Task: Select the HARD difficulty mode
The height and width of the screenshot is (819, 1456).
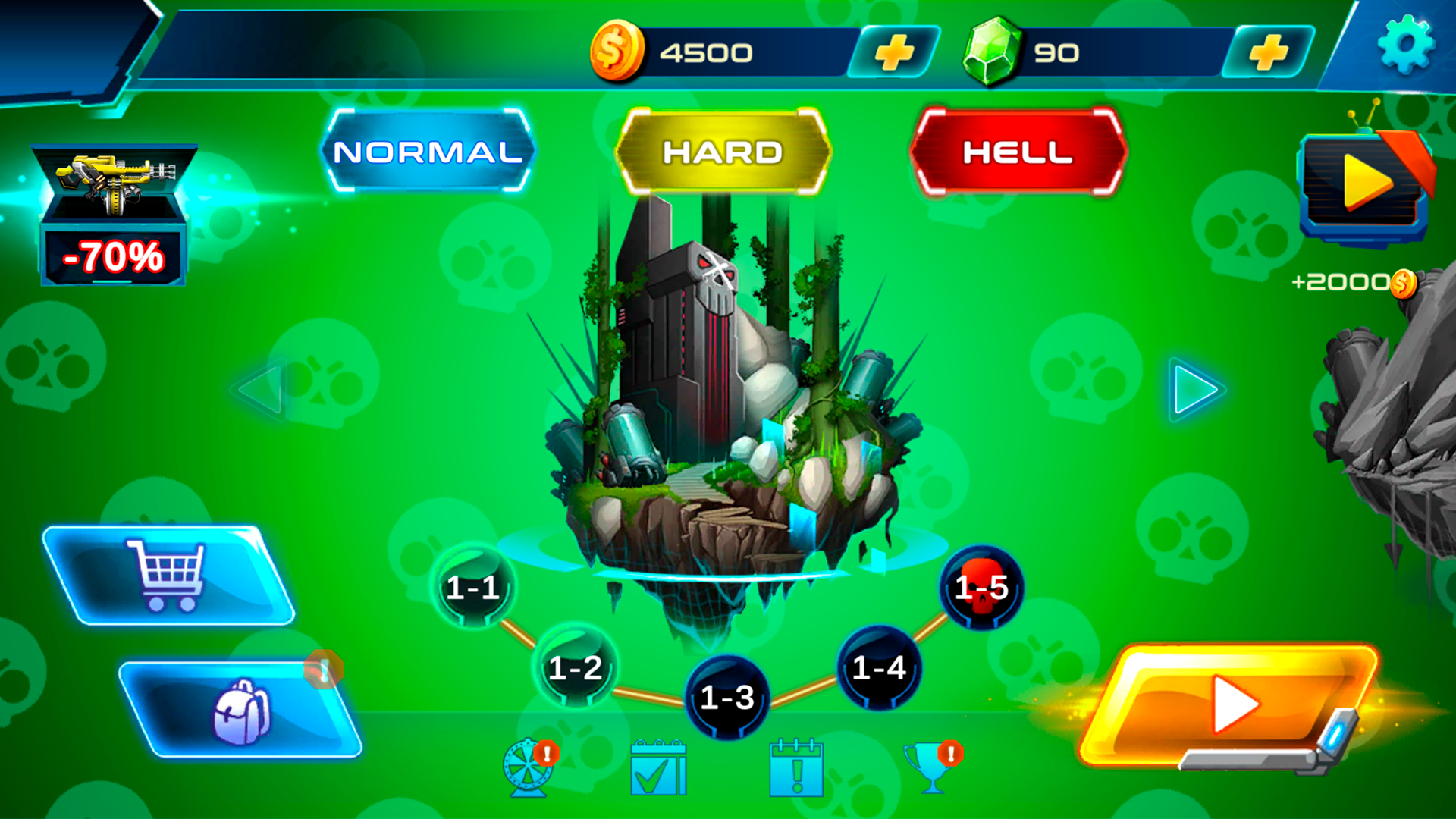Action: [722, 152]
